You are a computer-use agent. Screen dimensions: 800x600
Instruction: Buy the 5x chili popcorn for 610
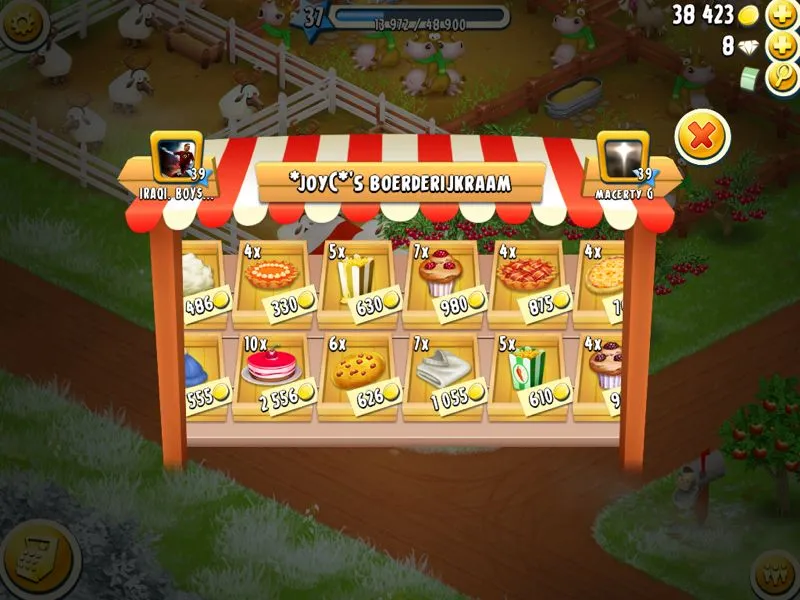click(525, 374)
